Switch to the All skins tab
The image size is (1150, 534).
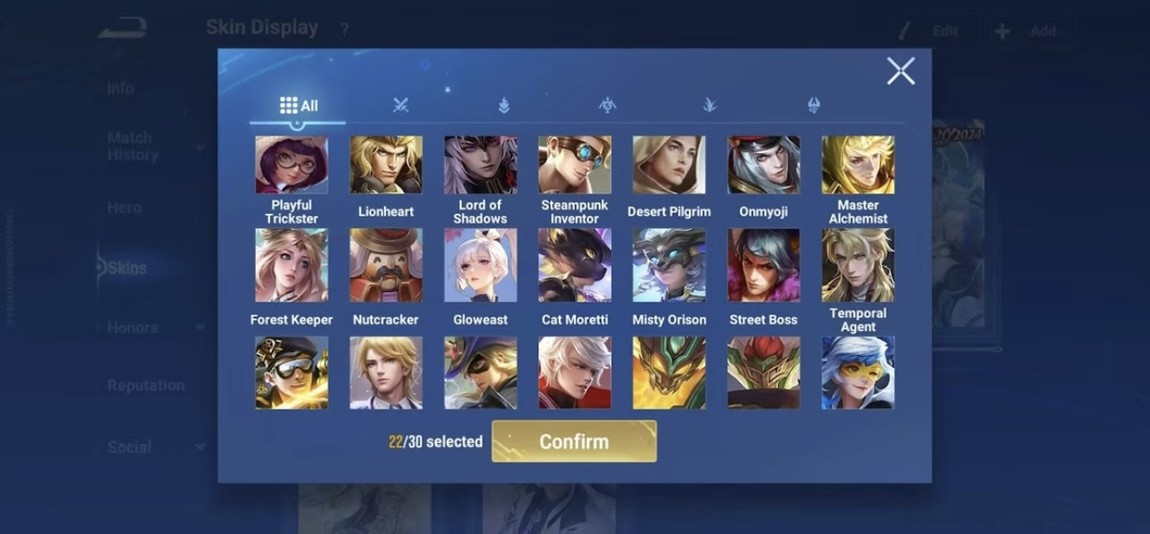(x=298, y=105)
